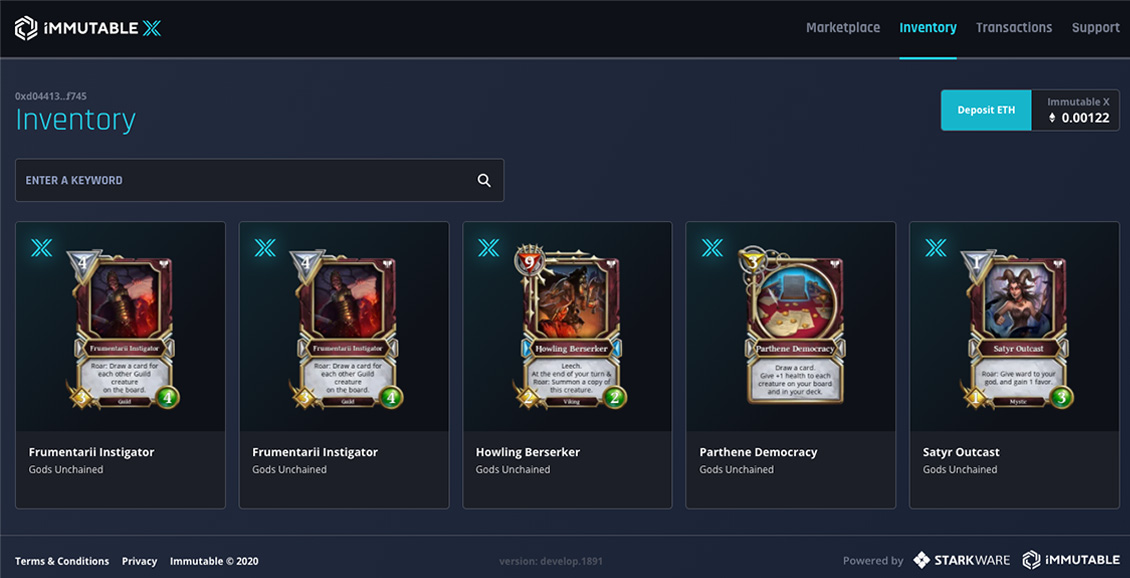The width and height of the screenshot is (1130, 578).
Task: Open the Marketplace tab
Action: (843, 28)
